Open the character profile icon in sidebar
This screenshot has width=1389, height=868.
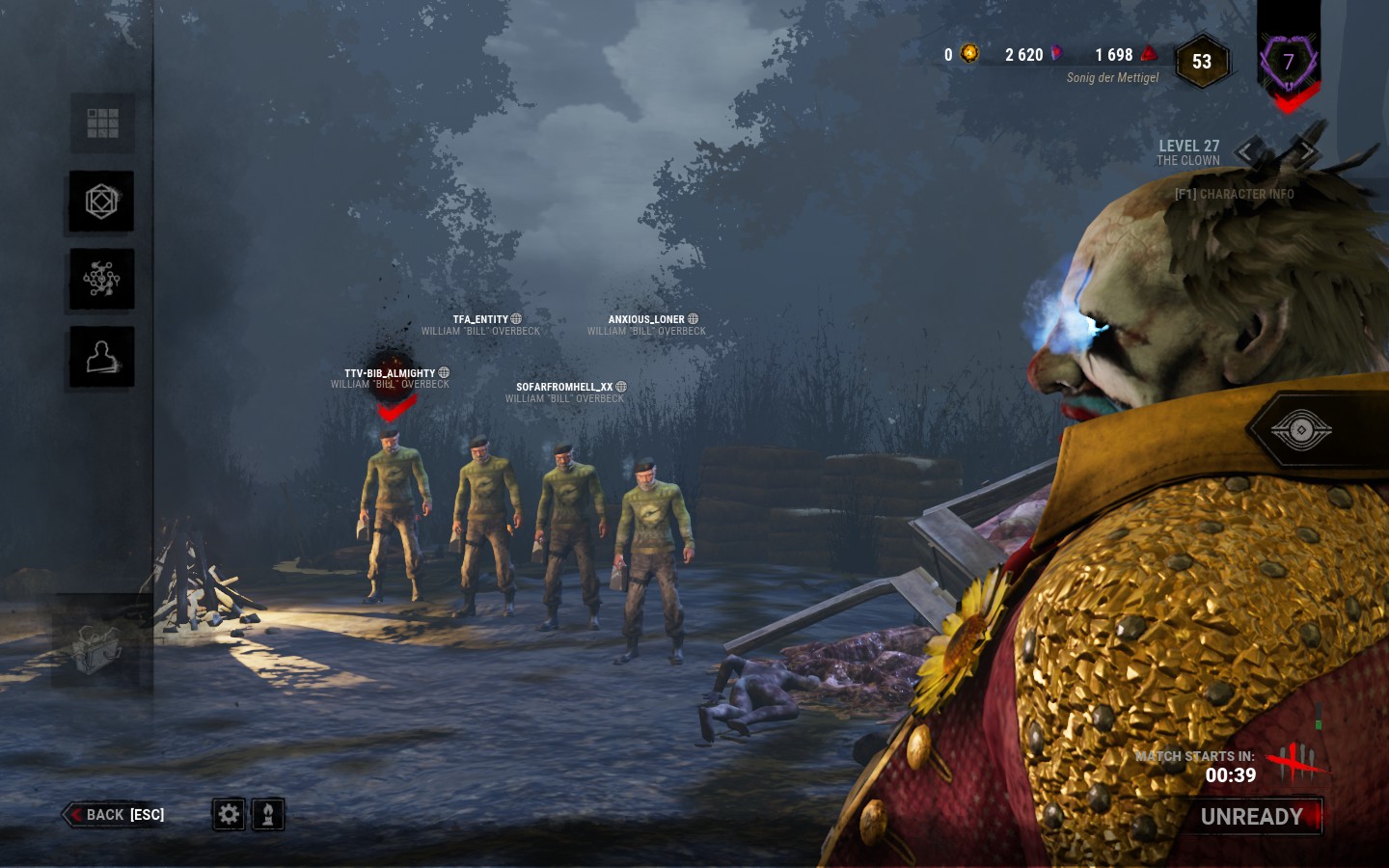(x=101, y=356)
